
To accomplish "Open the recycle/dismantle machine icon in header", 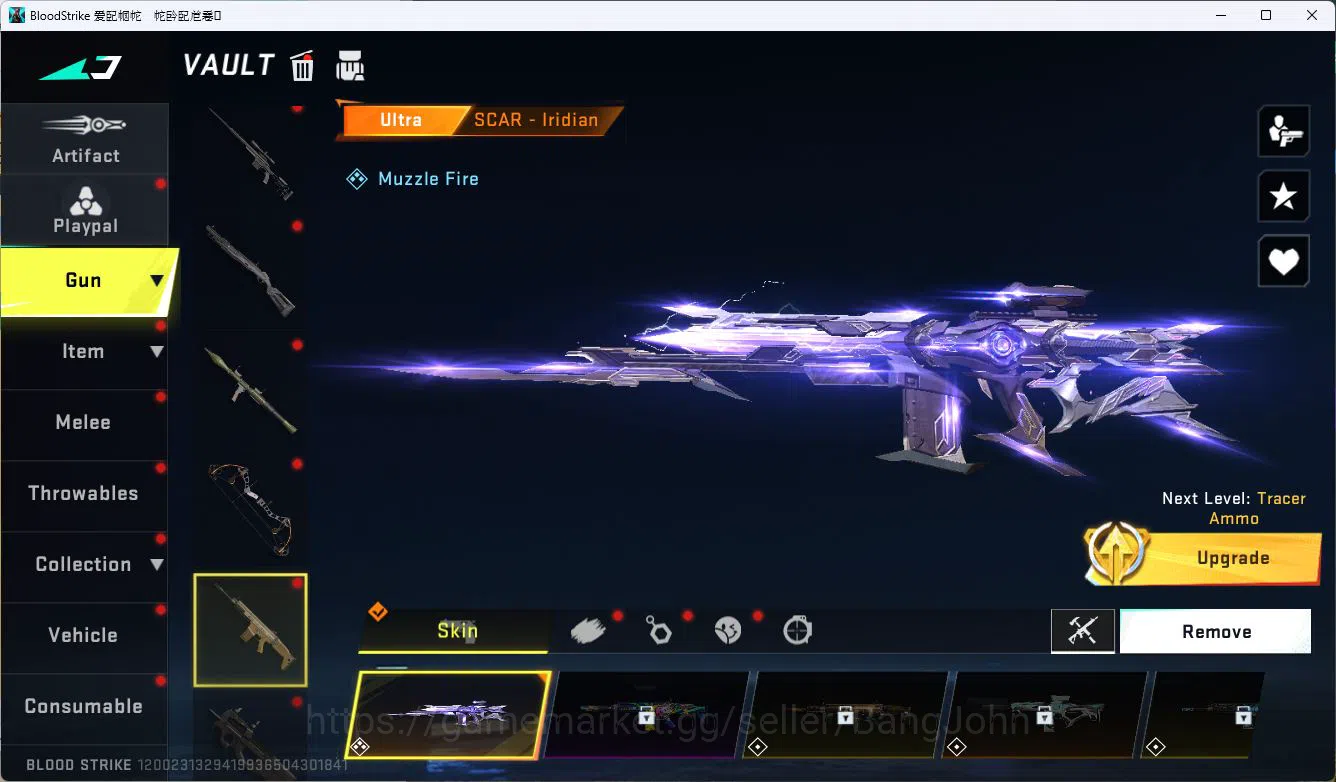I will 350,66.
